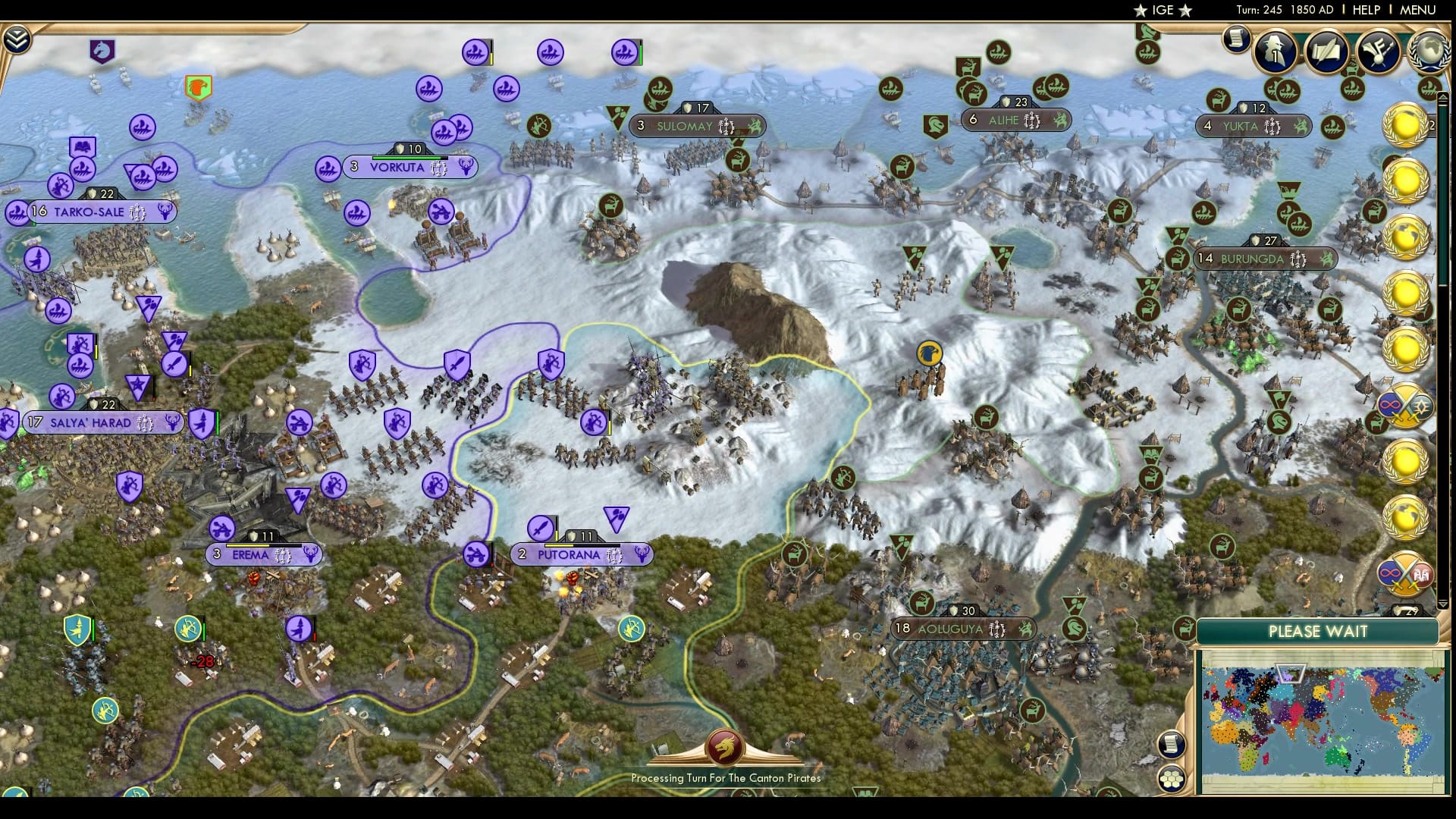This screenshot has height=819, width=1456.
Task: Toggle the hex grid strategic view icon
Action: tap(1171, 780)
